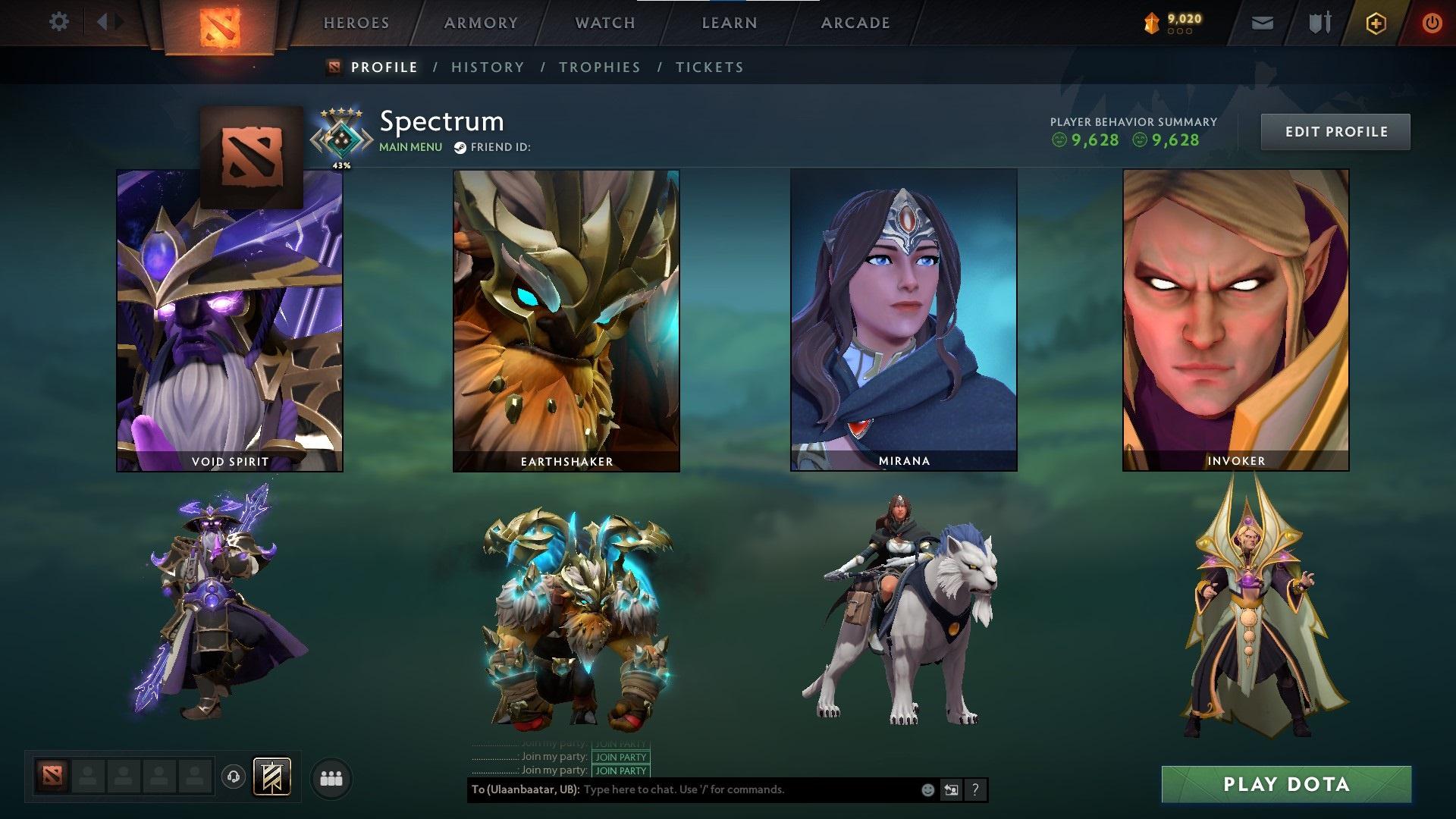Toggle the voice chat headset icon
Screen dimensions: 1456x819
pos(233,775)
